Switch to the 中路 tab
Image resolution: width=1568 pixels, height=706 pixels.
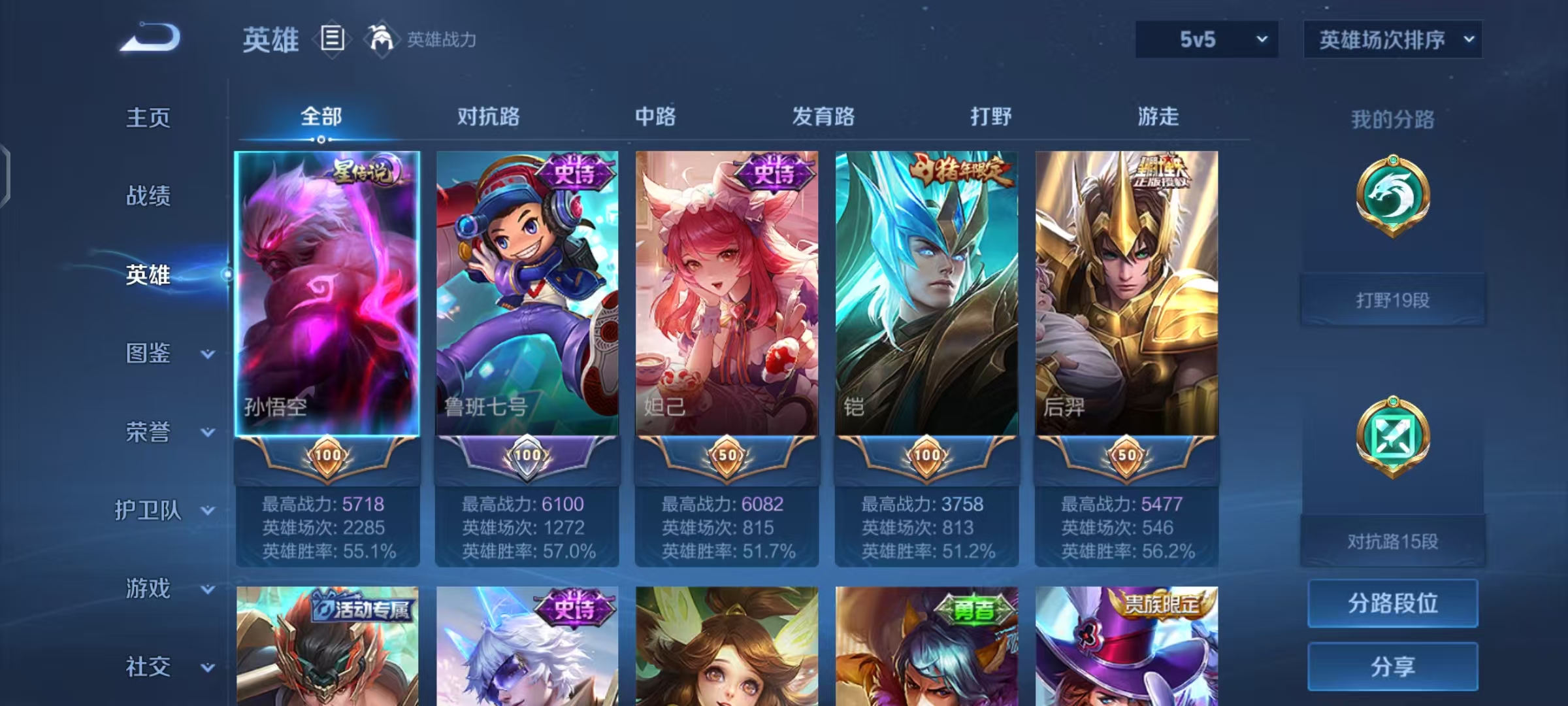click(x=655, y=116)
